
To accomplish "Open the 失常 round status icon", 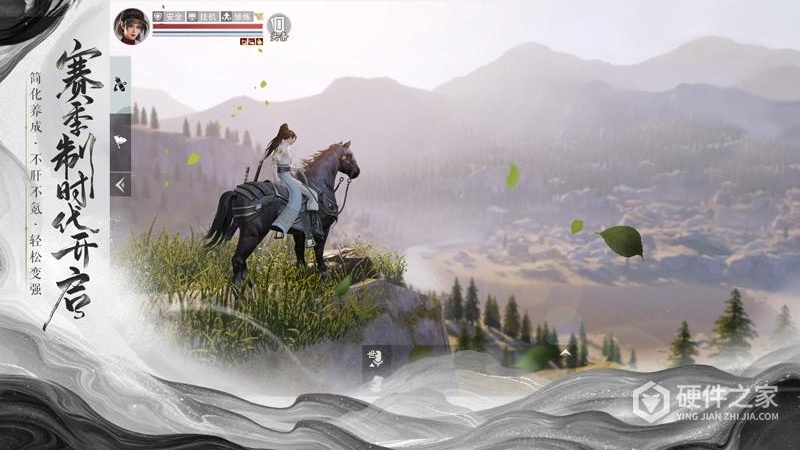I will click(279, 26).
